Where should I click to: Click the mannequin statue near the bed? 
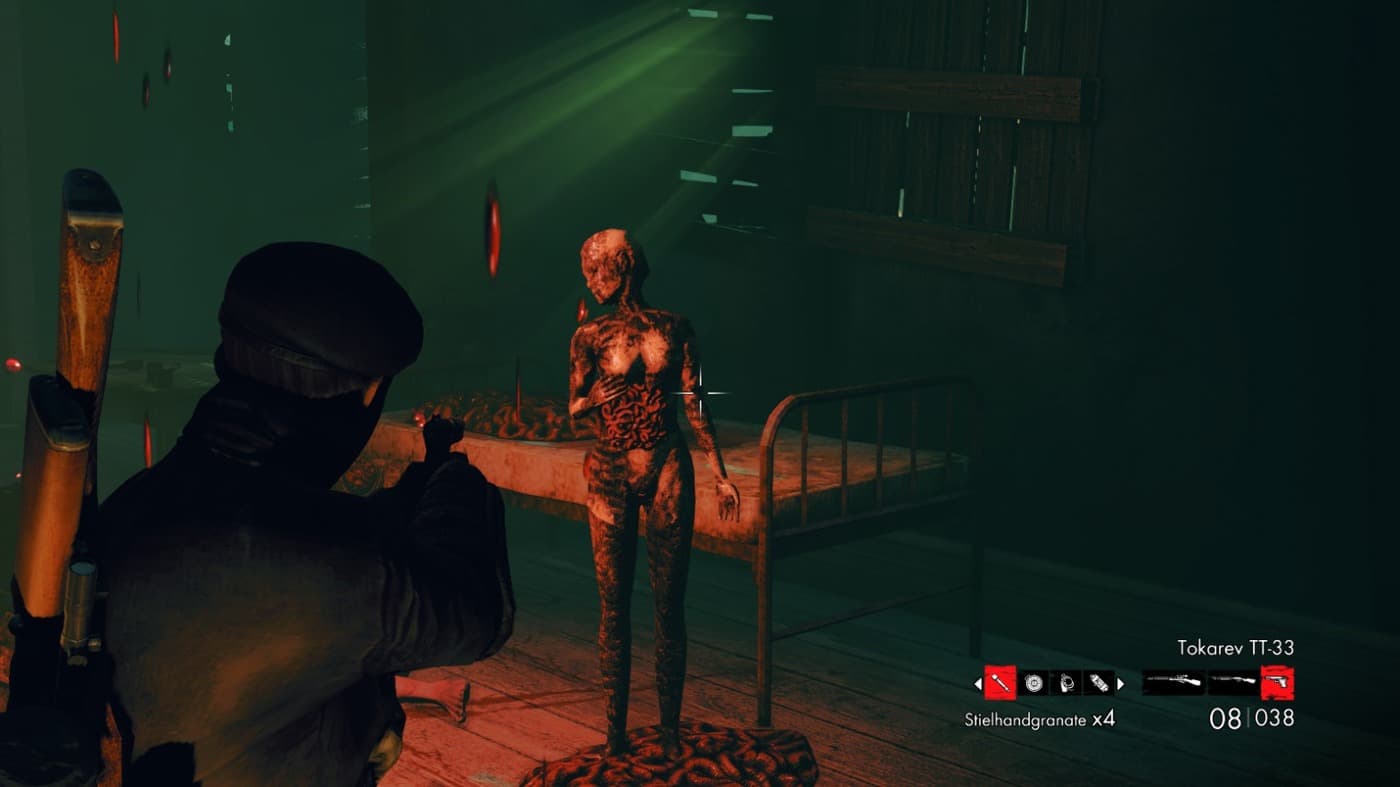point(640,480)
